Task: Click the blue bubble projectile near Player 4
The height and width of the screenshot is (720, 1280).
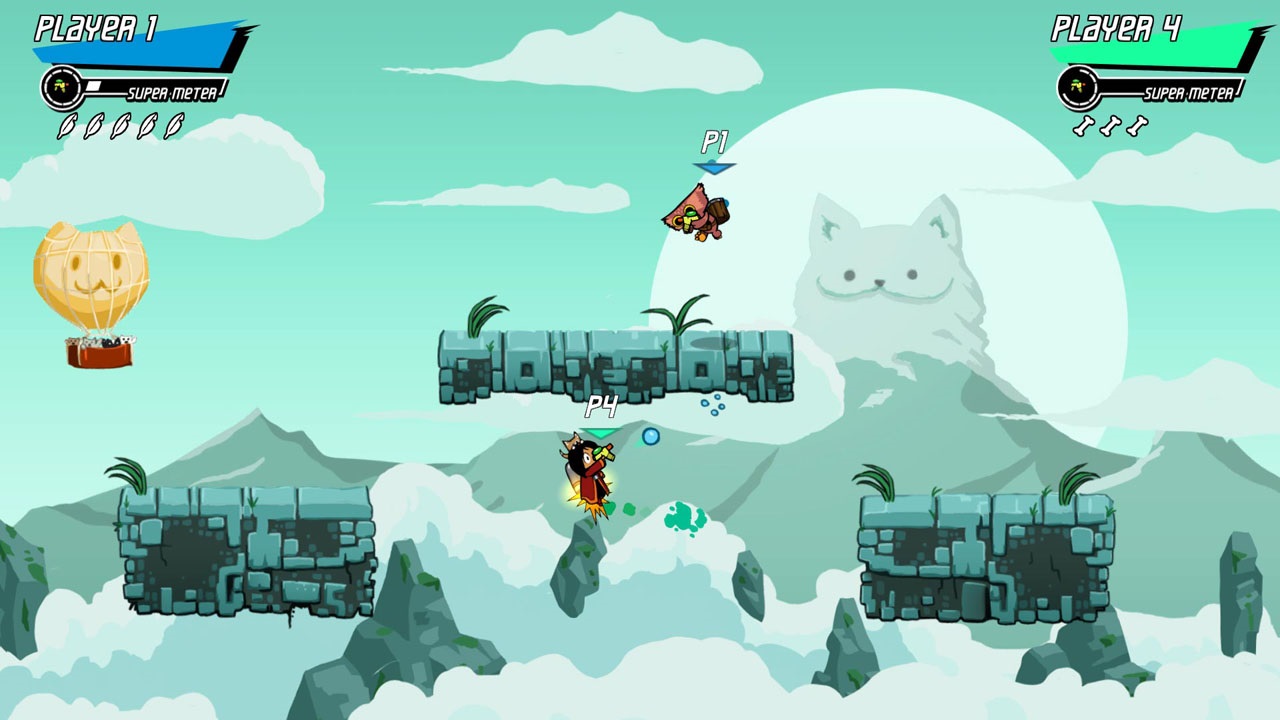Action: (651, 437)
